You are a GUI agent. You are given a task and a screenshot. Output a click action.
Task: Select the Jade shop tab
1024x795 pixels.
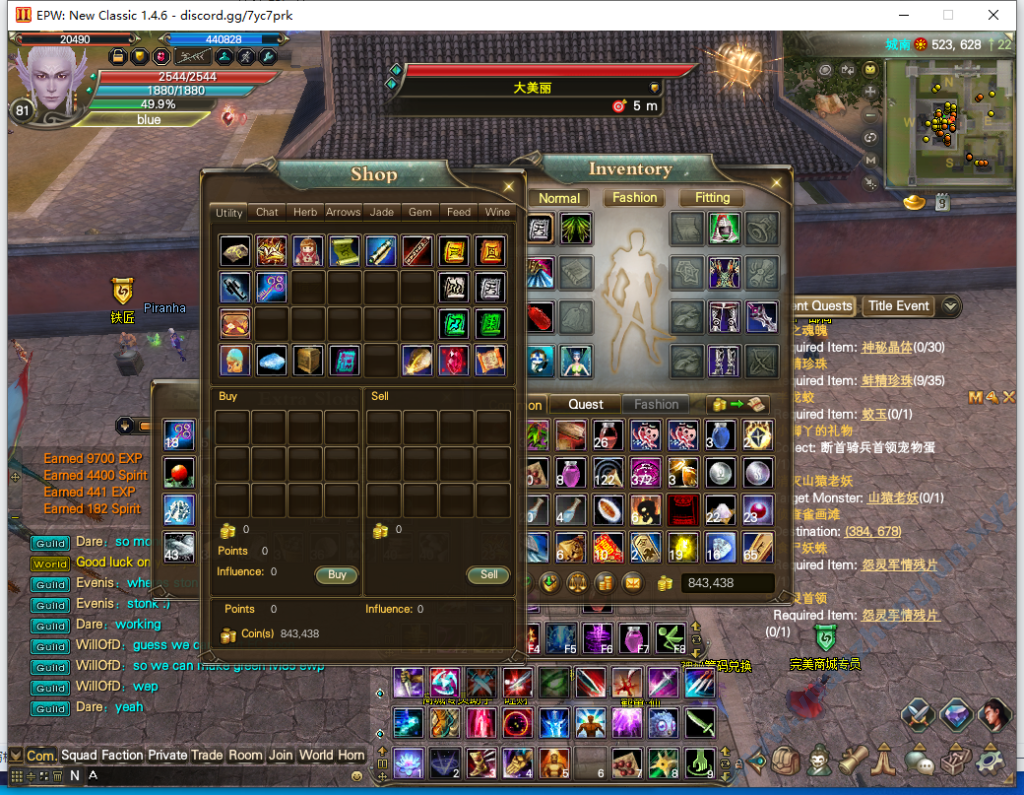tap(381, 212)
